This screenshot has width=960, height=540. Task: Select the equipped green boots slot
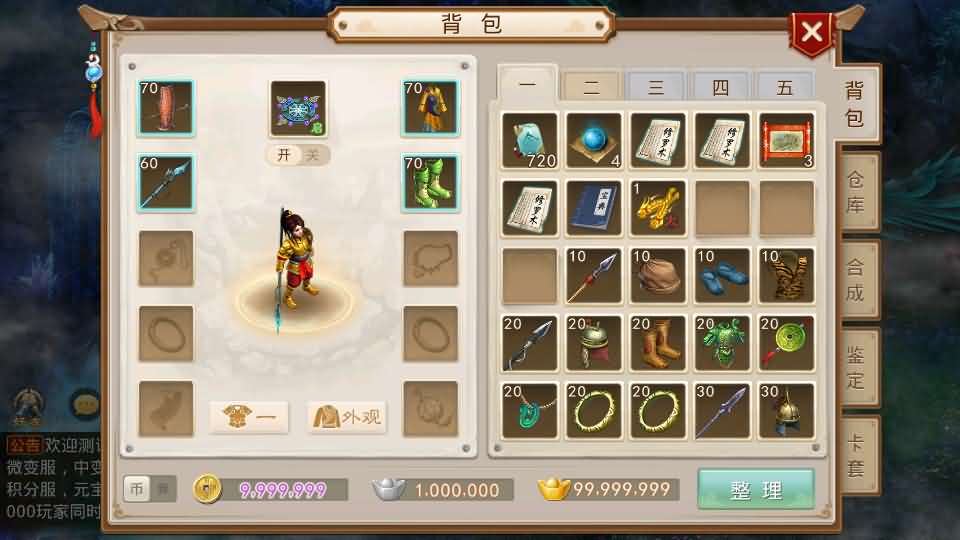[430, 182]
